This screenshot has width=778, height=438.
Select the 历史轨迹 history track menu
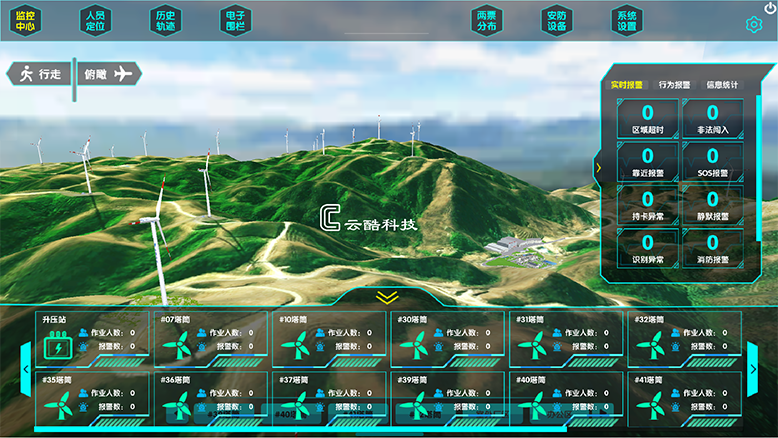pos(165,21)
